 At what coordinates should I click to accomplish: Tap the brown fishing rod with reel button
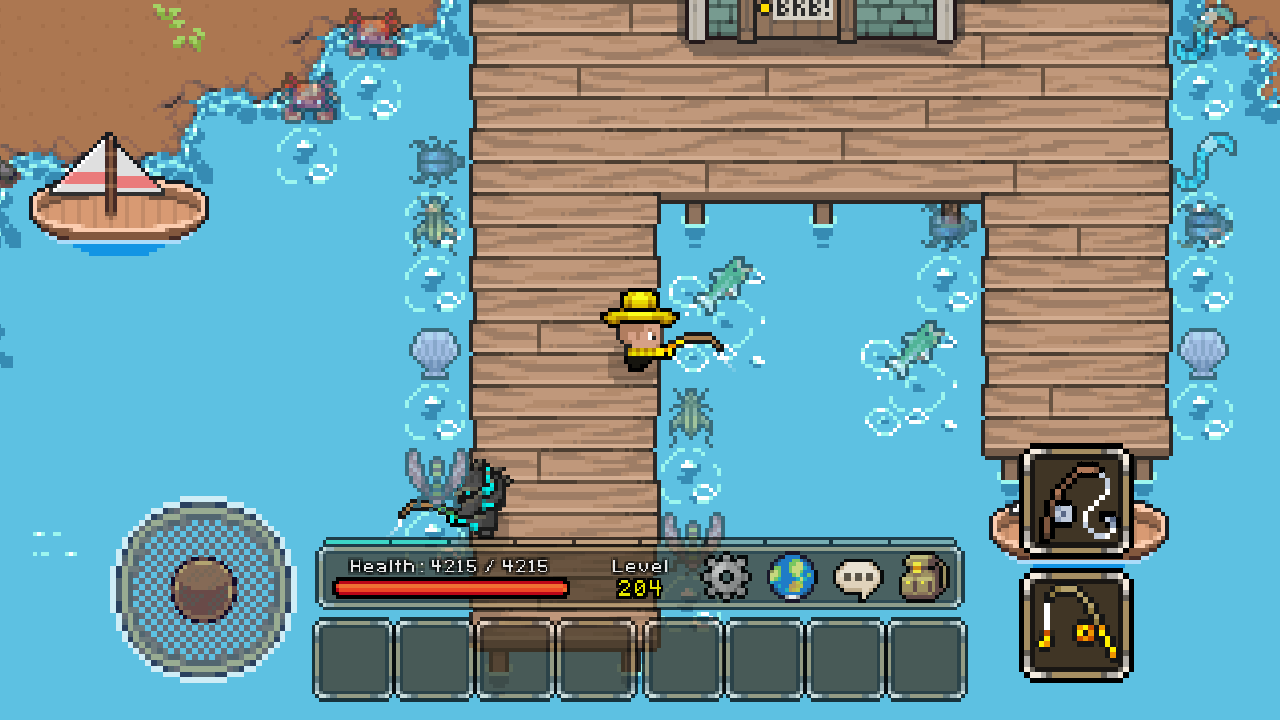pos(1076,502)
